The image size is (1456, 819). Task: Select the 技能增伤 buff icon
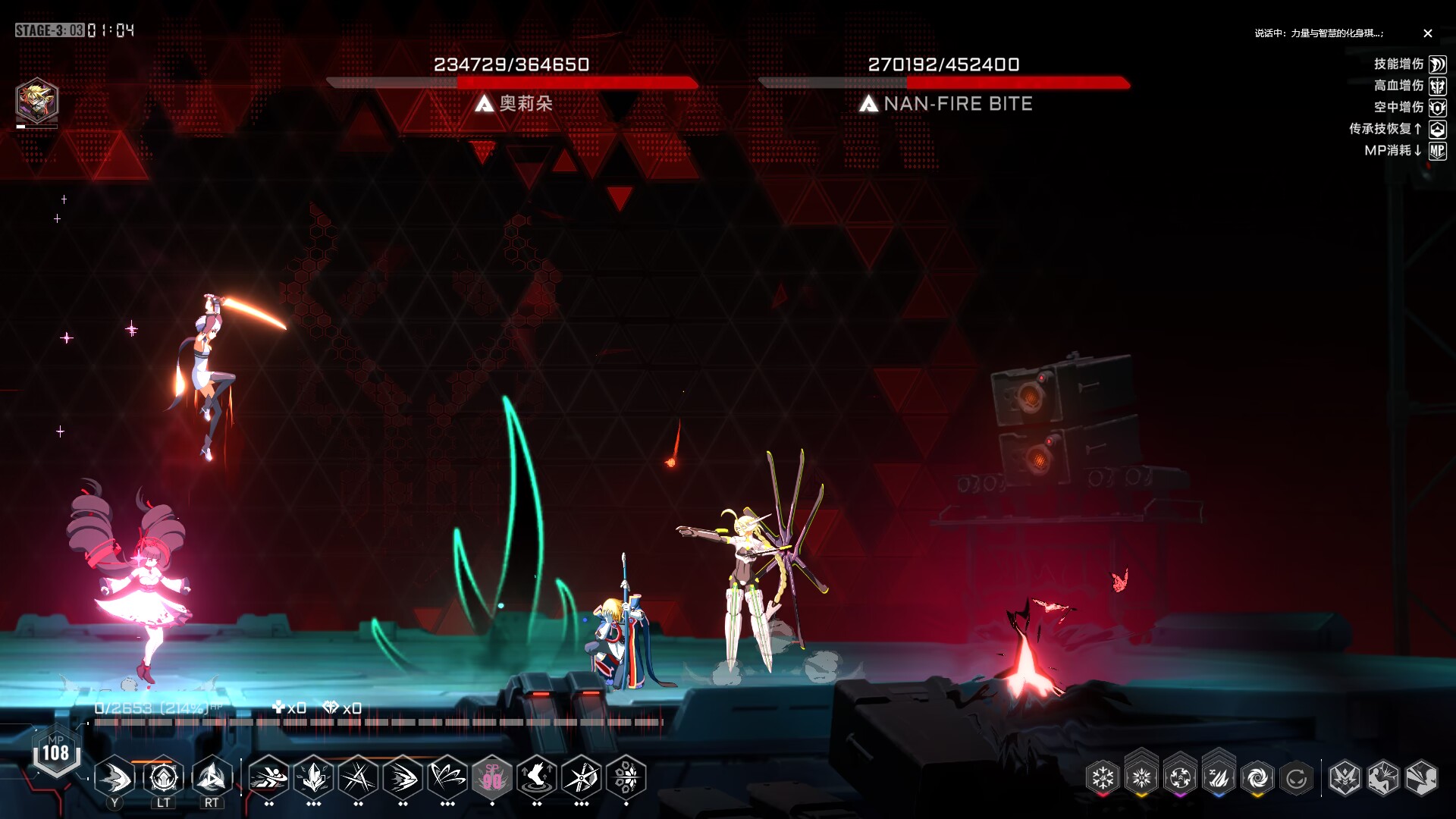coord(1437,64)
